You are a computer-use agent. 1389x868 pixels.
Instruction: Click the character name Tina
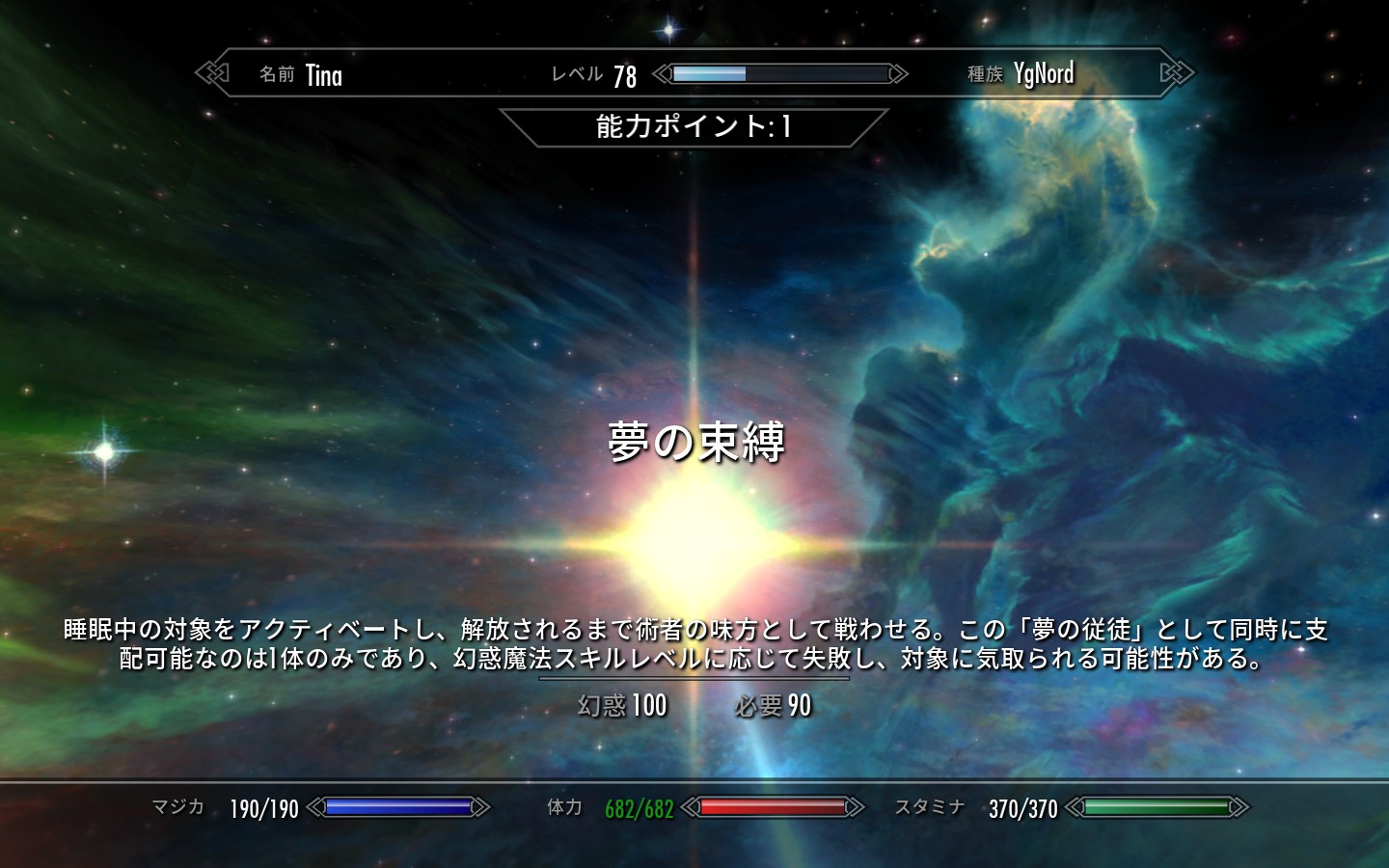click(323, 74)
